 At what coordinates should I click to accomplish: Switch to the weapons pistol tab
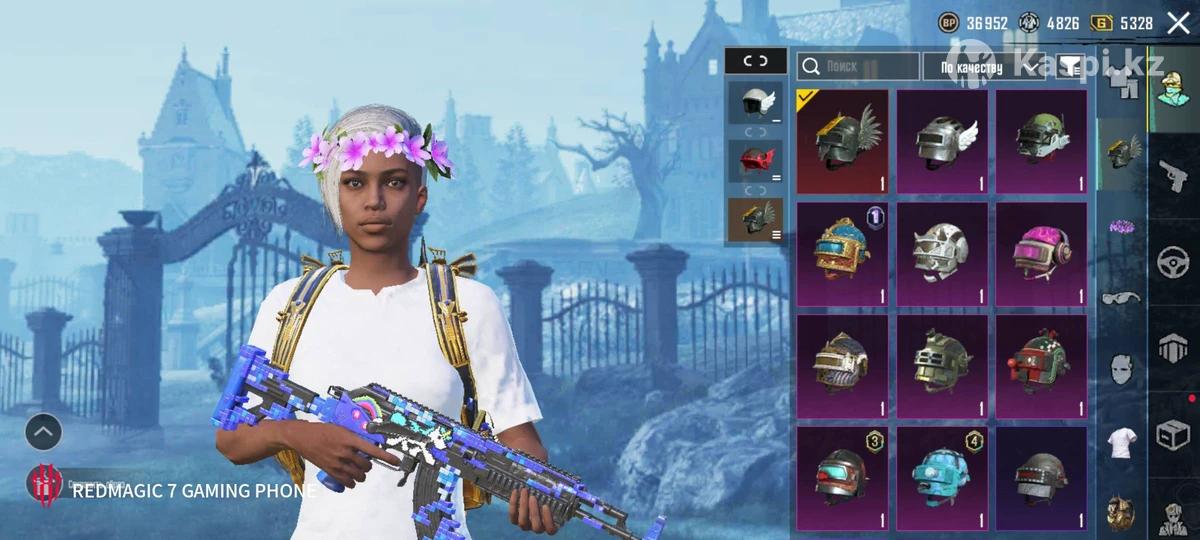tap(1174, 174)
